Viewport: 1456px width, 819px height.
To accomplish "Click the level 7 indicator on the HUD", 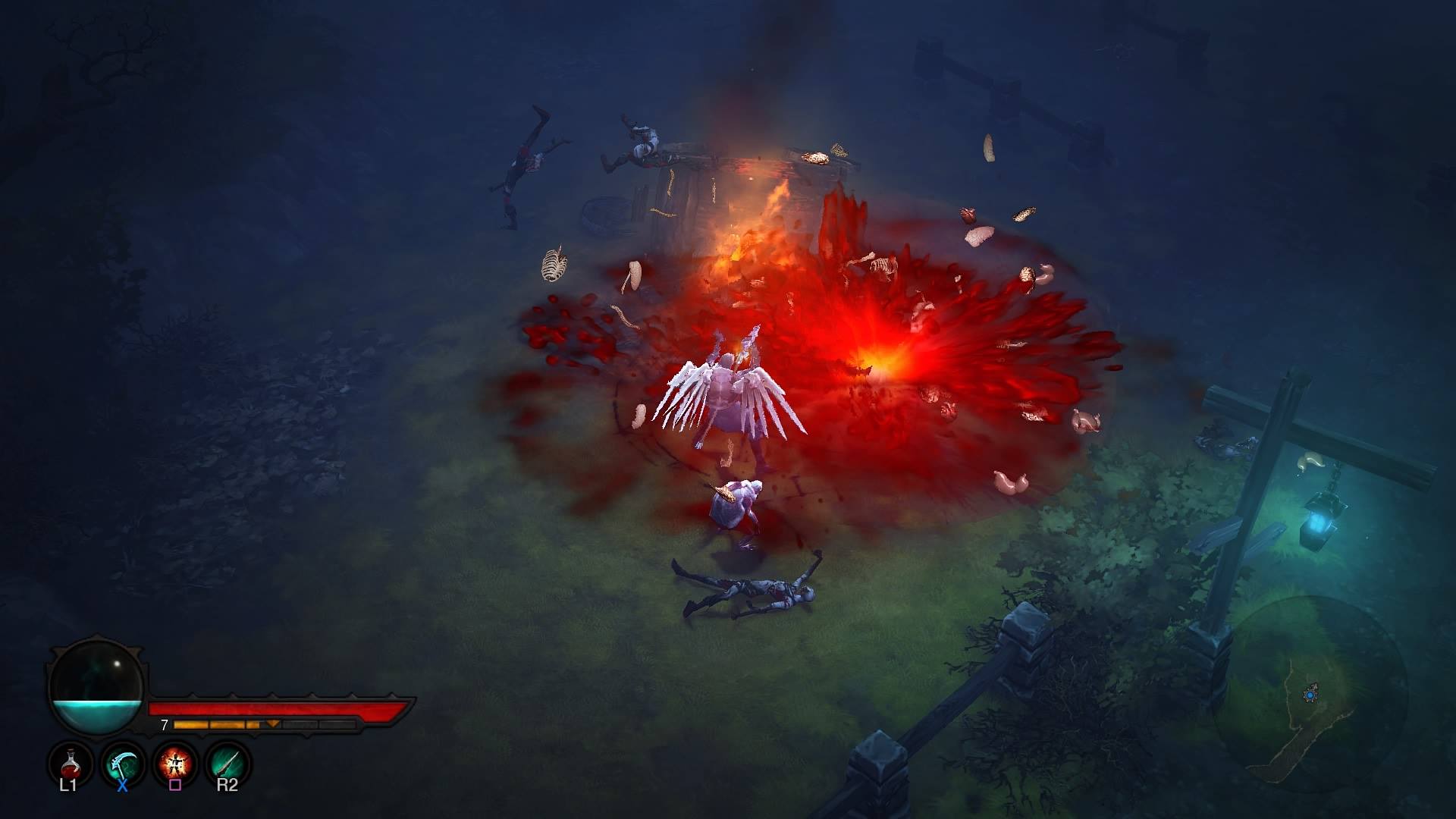I will 164,724.
